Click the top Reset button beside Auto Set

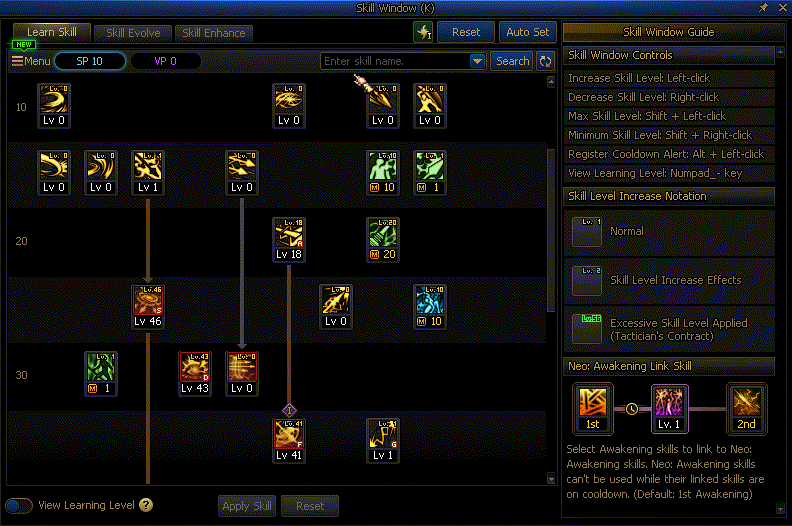pyautogui.click(x=466, y=32)
